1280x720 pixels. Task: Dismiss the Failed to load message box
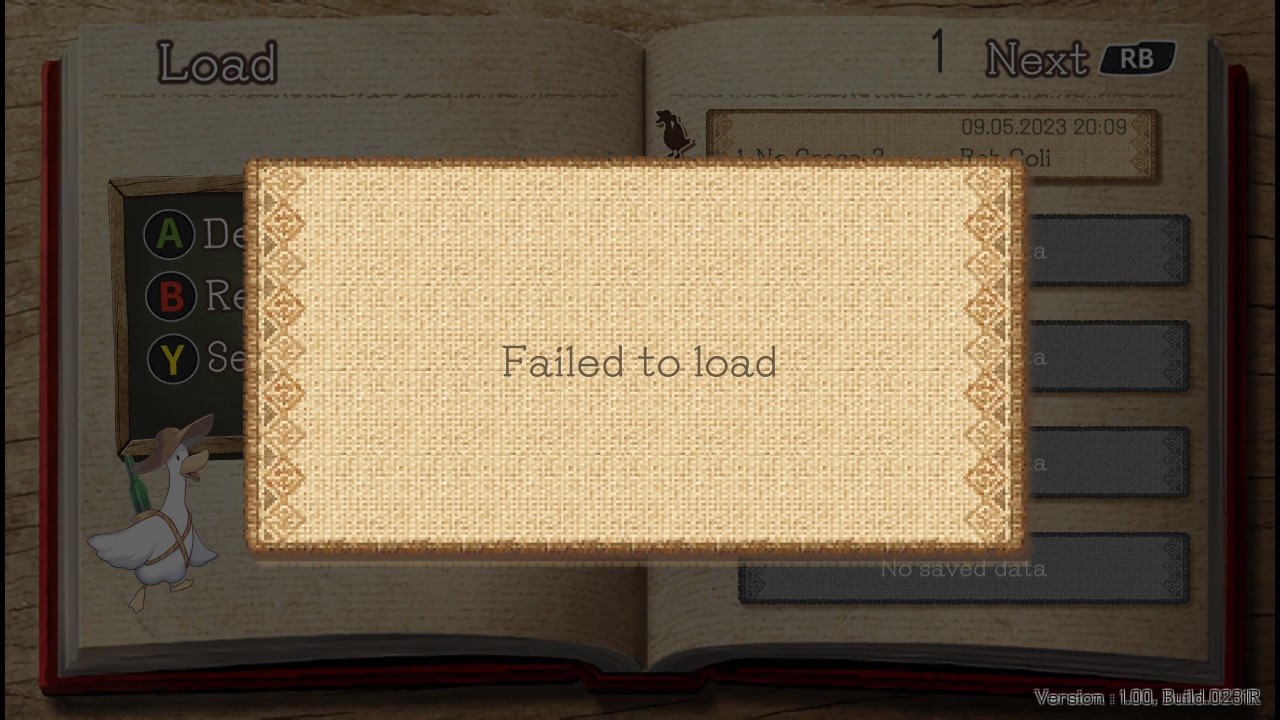638,360
